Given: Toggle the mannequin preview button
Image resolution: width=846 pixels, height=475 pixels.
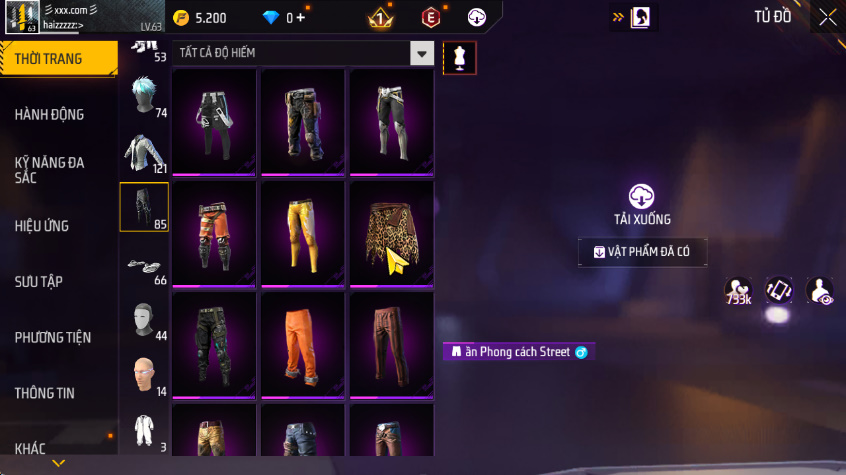Looking at the screenshot, I should pyautogui.click(x=459, y=58).
